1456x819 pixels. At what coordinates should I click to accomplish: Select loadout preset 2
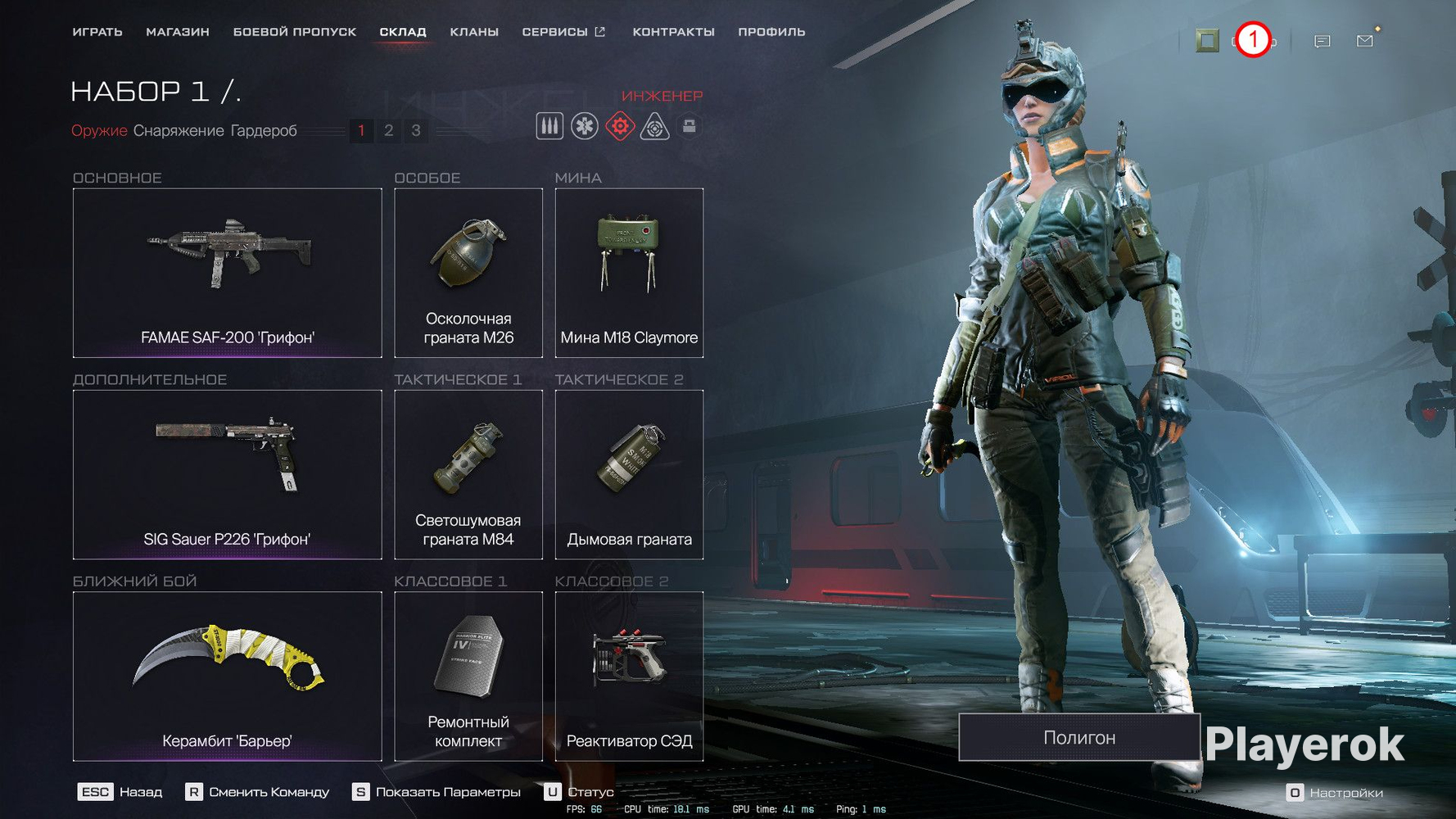[x=388, y=130]
